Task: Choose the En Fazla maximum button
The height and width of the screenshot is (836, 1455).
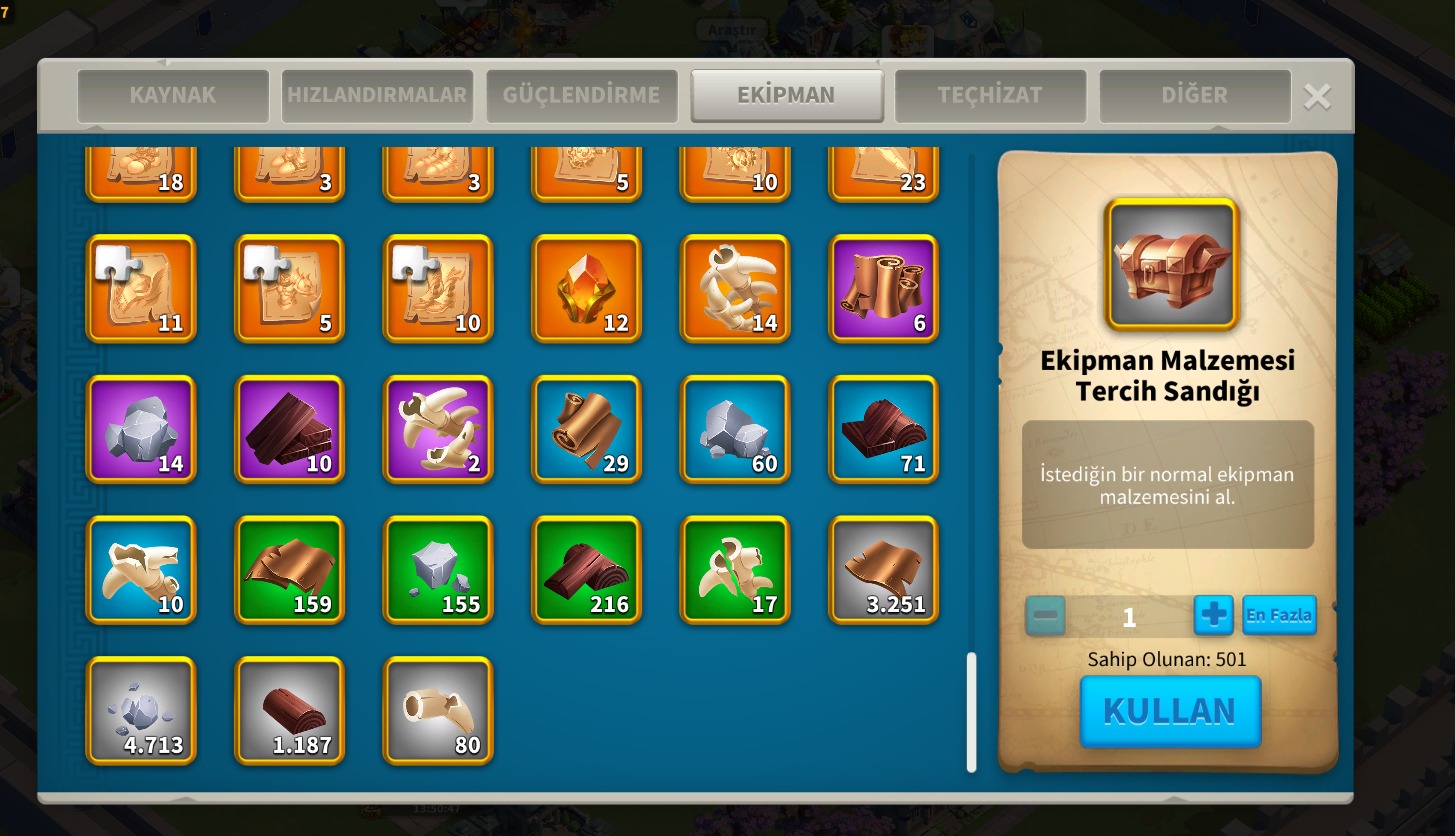Action: pos(1278,615)
